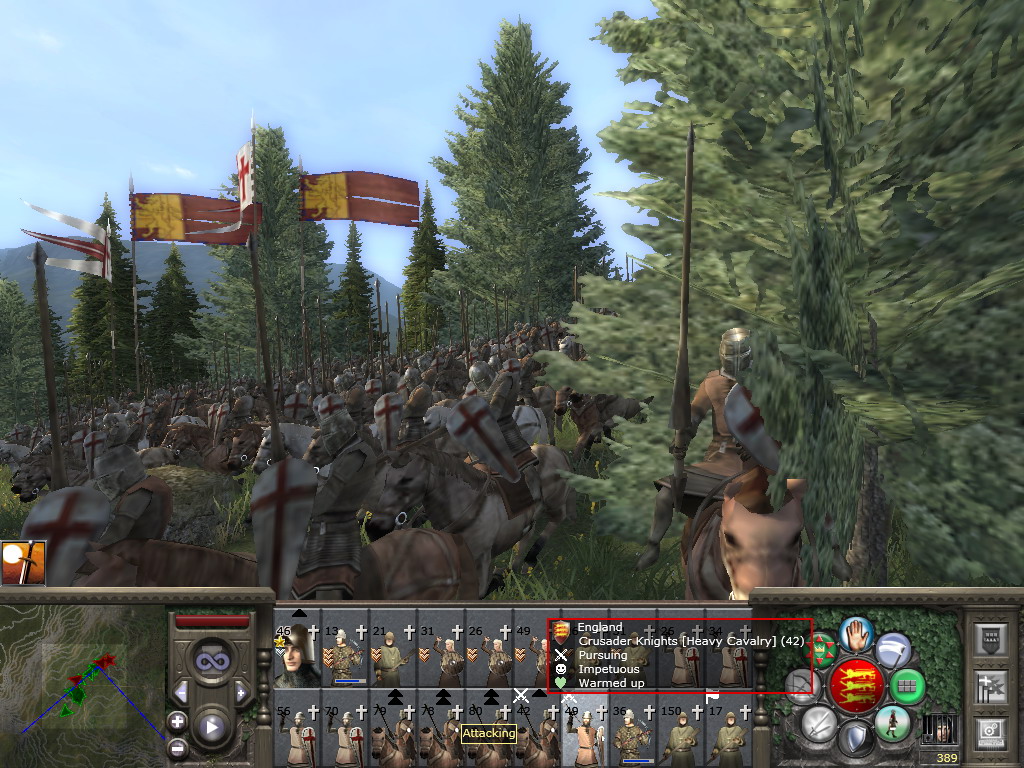This screenshot has height=768, width=1024.
Task: Zoom out the minimap with minus button
Action: [x=177, y=747]
